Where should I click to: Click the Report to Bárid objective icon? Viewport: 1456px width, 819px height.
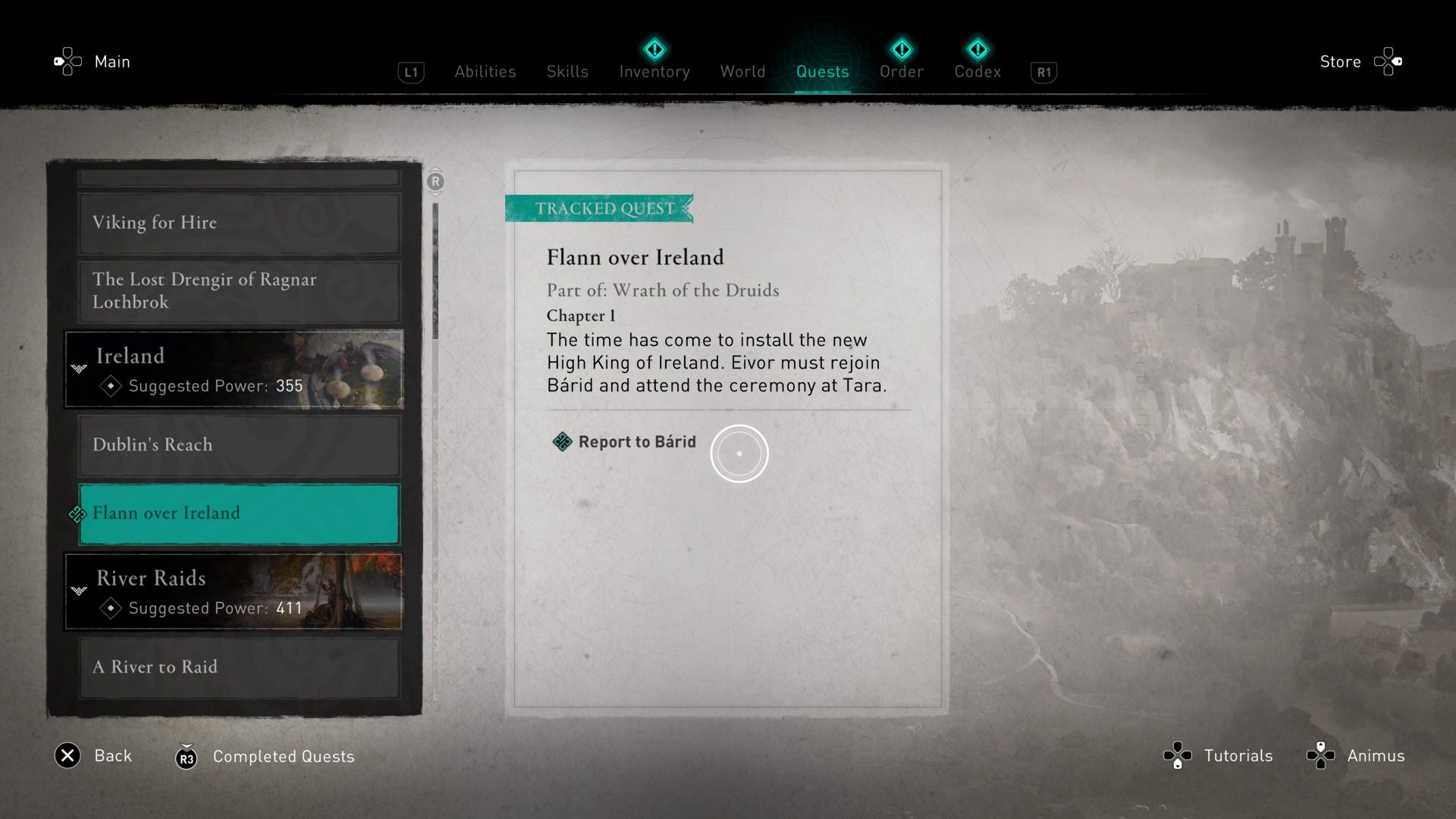click(x=562, y=442)
